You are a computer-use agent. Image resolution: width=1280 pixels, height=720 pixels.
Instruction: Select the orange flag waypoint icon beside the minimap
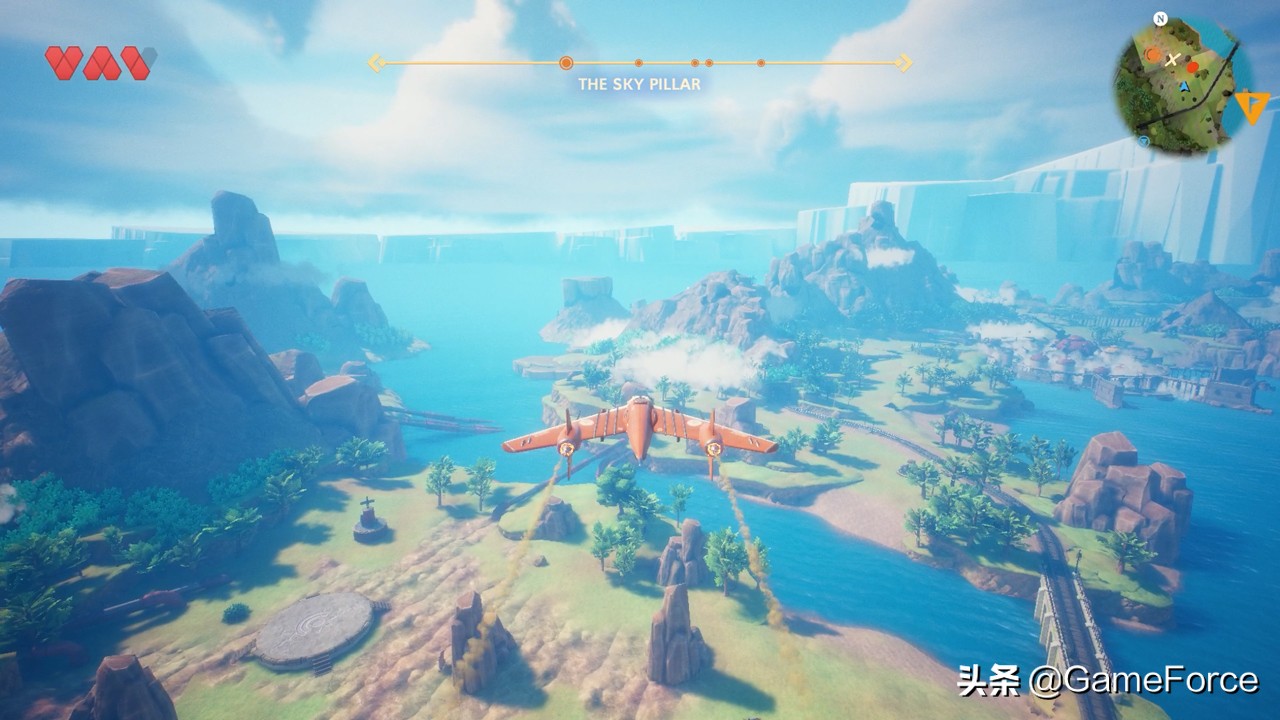[x=1251, y=104]
